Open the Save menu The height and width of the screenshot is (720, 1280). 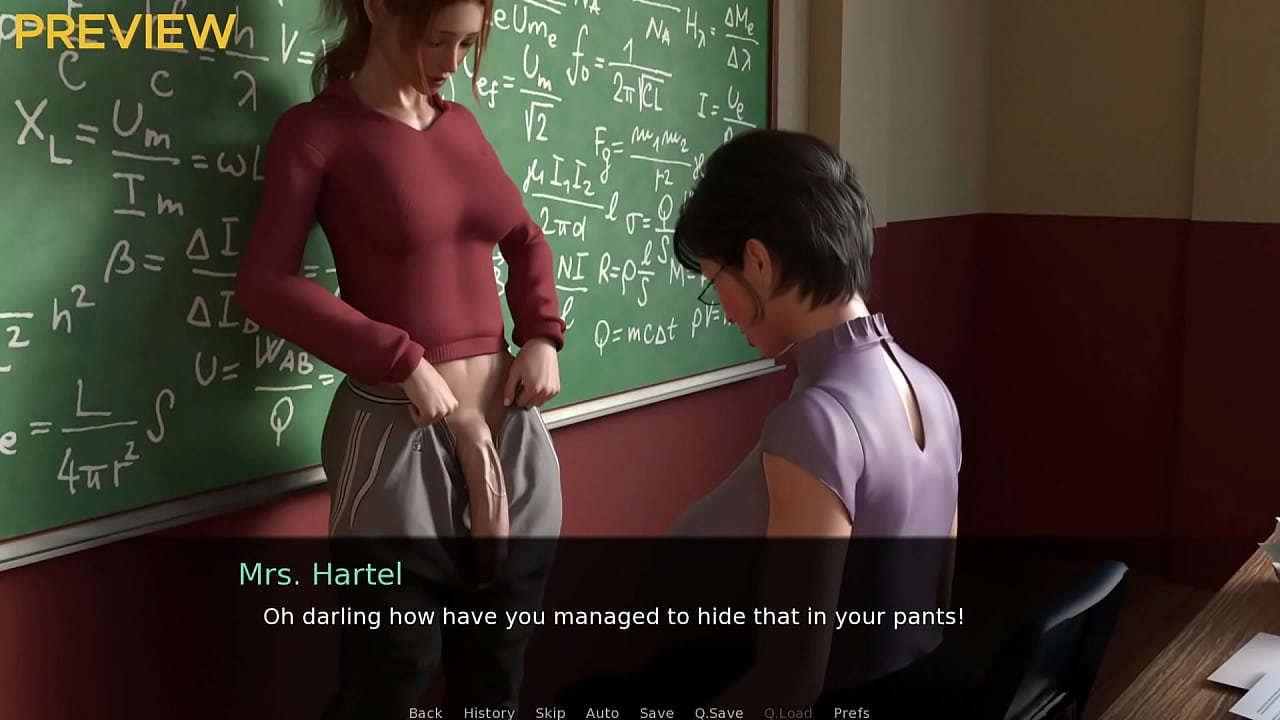coord(656,712)
